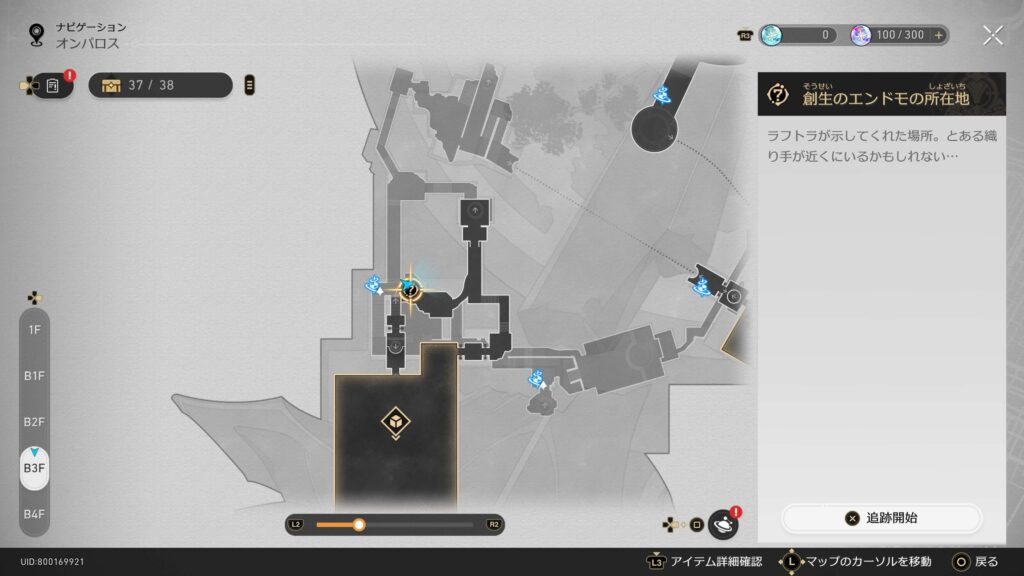This screenshot has height=576, width=1024.
Task: Select the B2F floor level
Action: tap(34, 421)
